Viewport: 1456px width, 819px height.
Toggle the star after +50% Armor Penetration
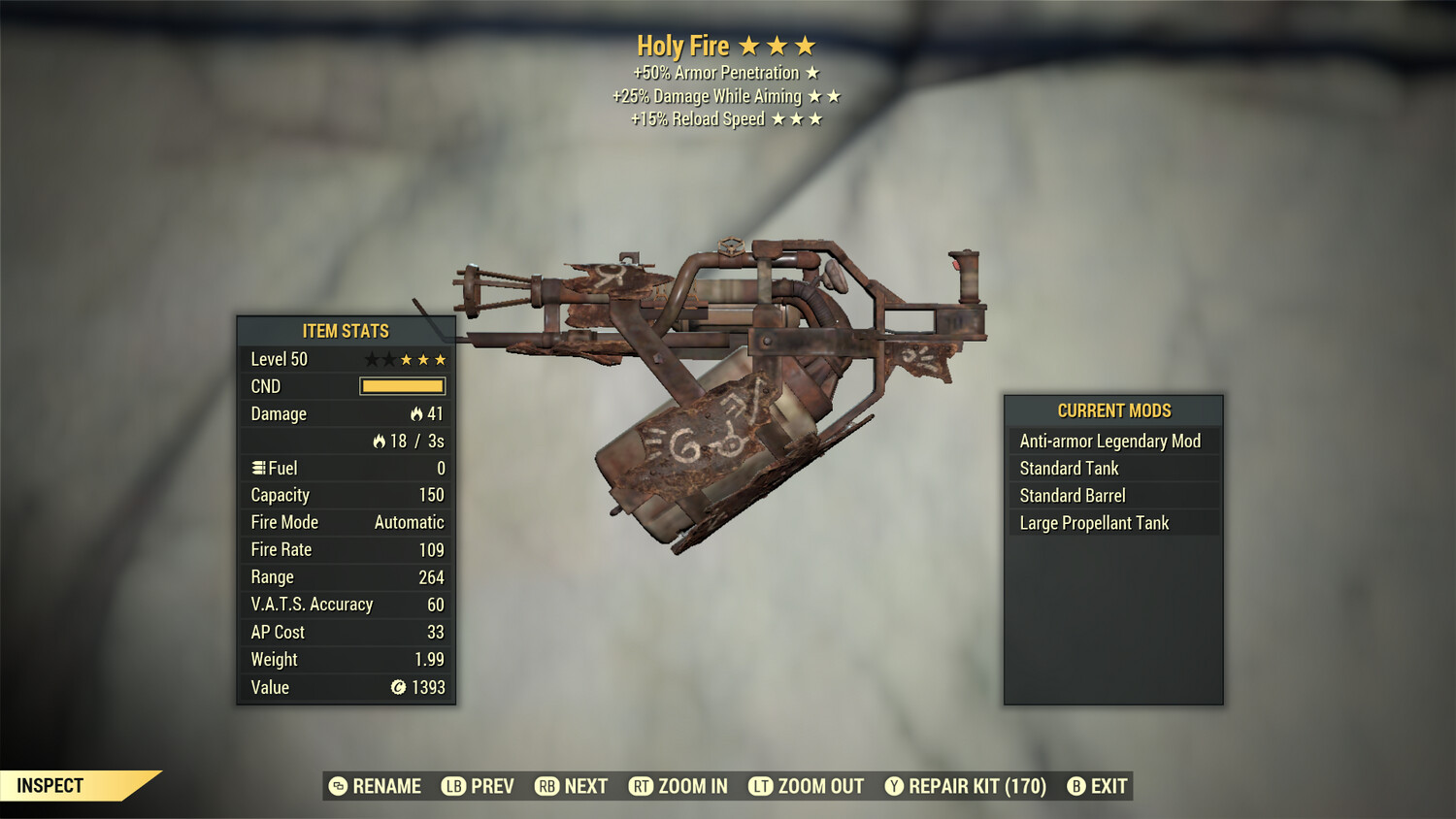coord(813,72)
